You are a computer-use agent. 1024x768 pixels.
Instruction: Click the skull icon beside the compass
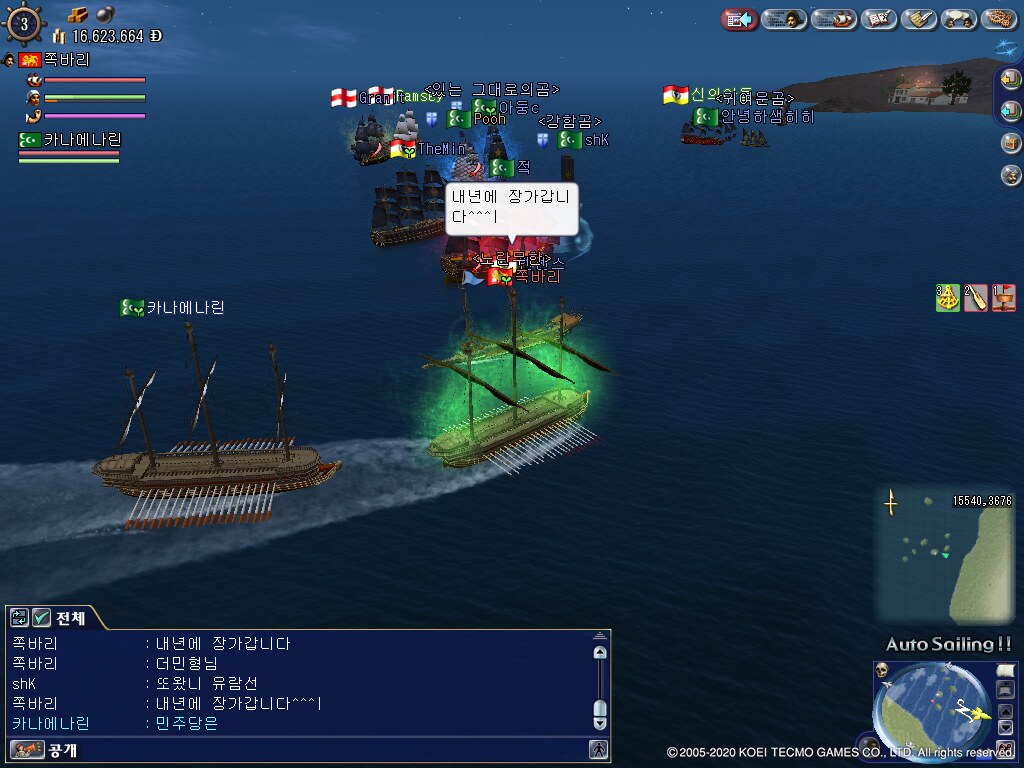(x=882, y=669)
